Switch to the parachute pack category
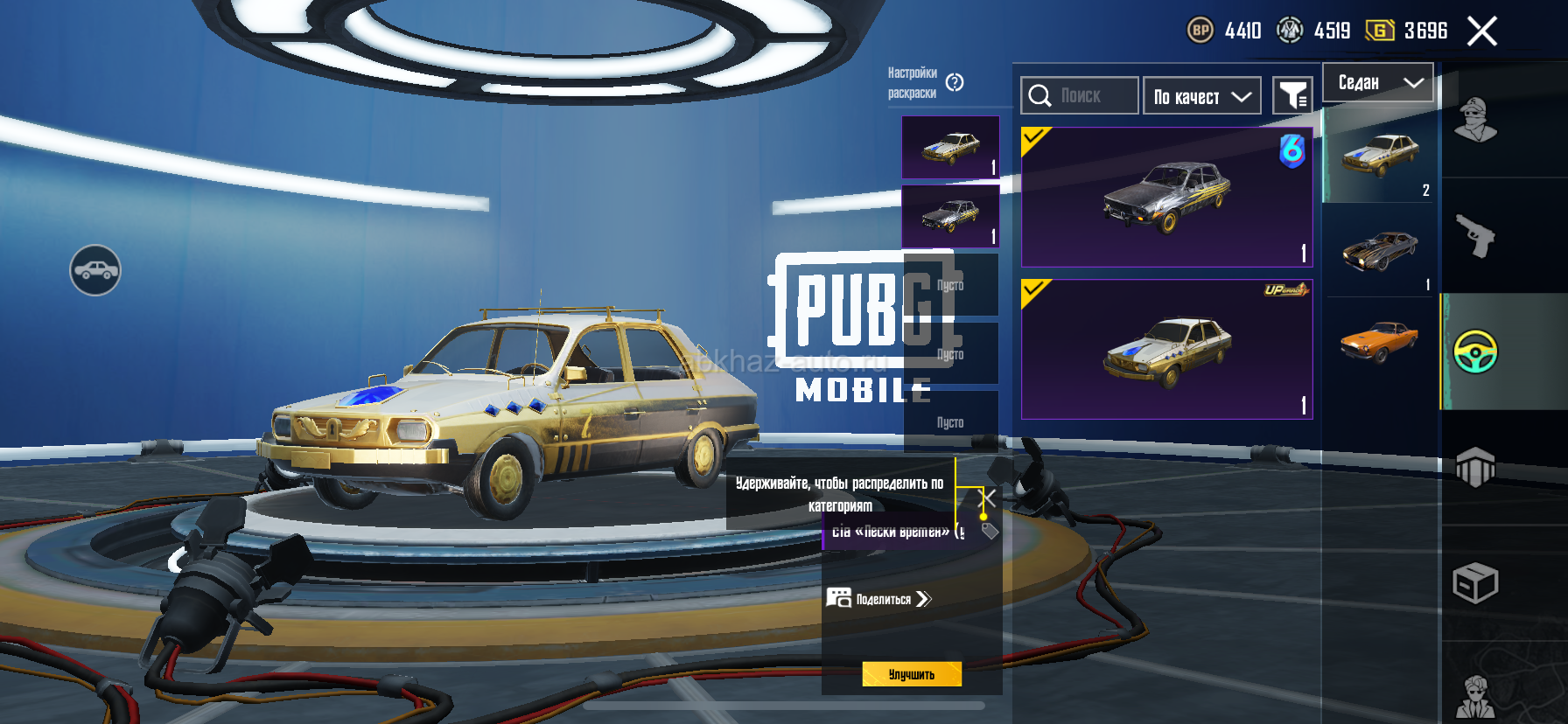 pos(1475,467)
